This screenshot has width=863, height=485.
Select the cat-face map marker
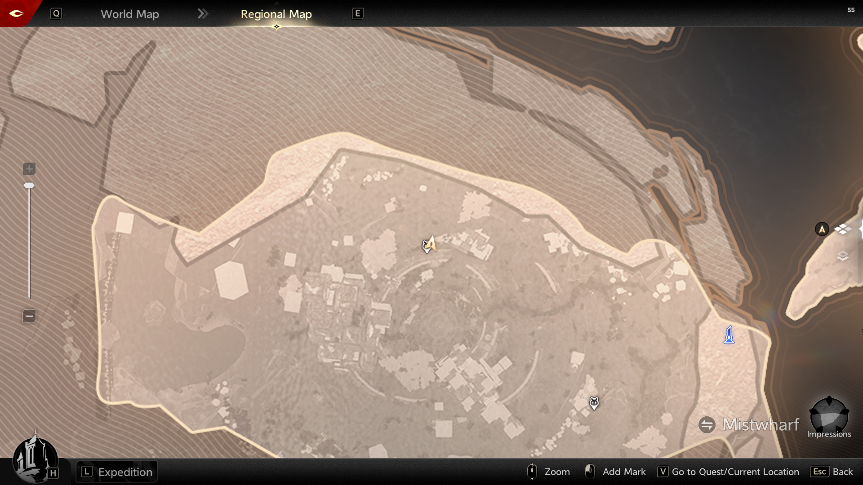click(595, 402)
